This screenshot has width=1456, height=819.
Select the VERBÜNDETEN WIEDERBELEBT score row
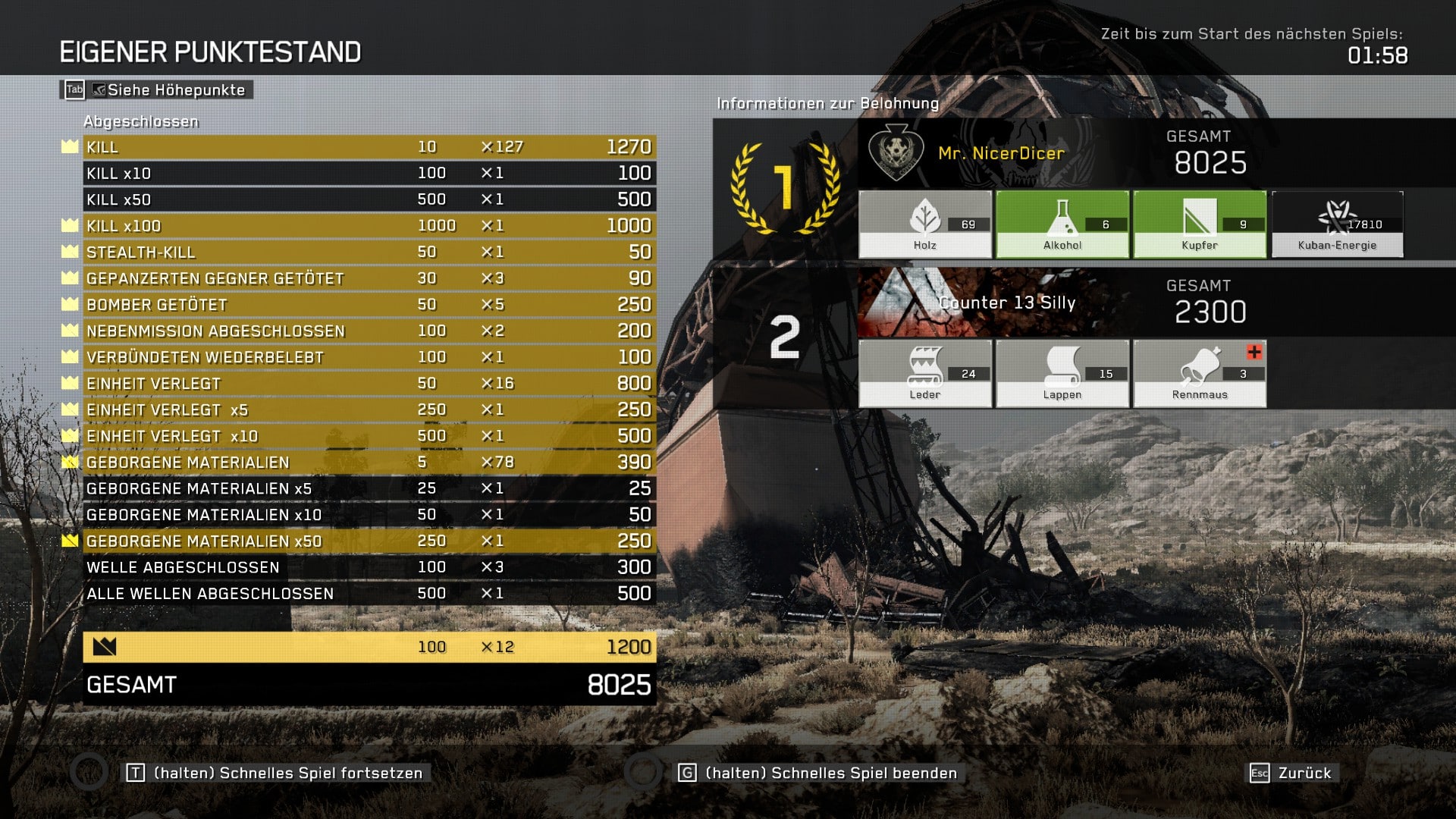tap(369, 357)
